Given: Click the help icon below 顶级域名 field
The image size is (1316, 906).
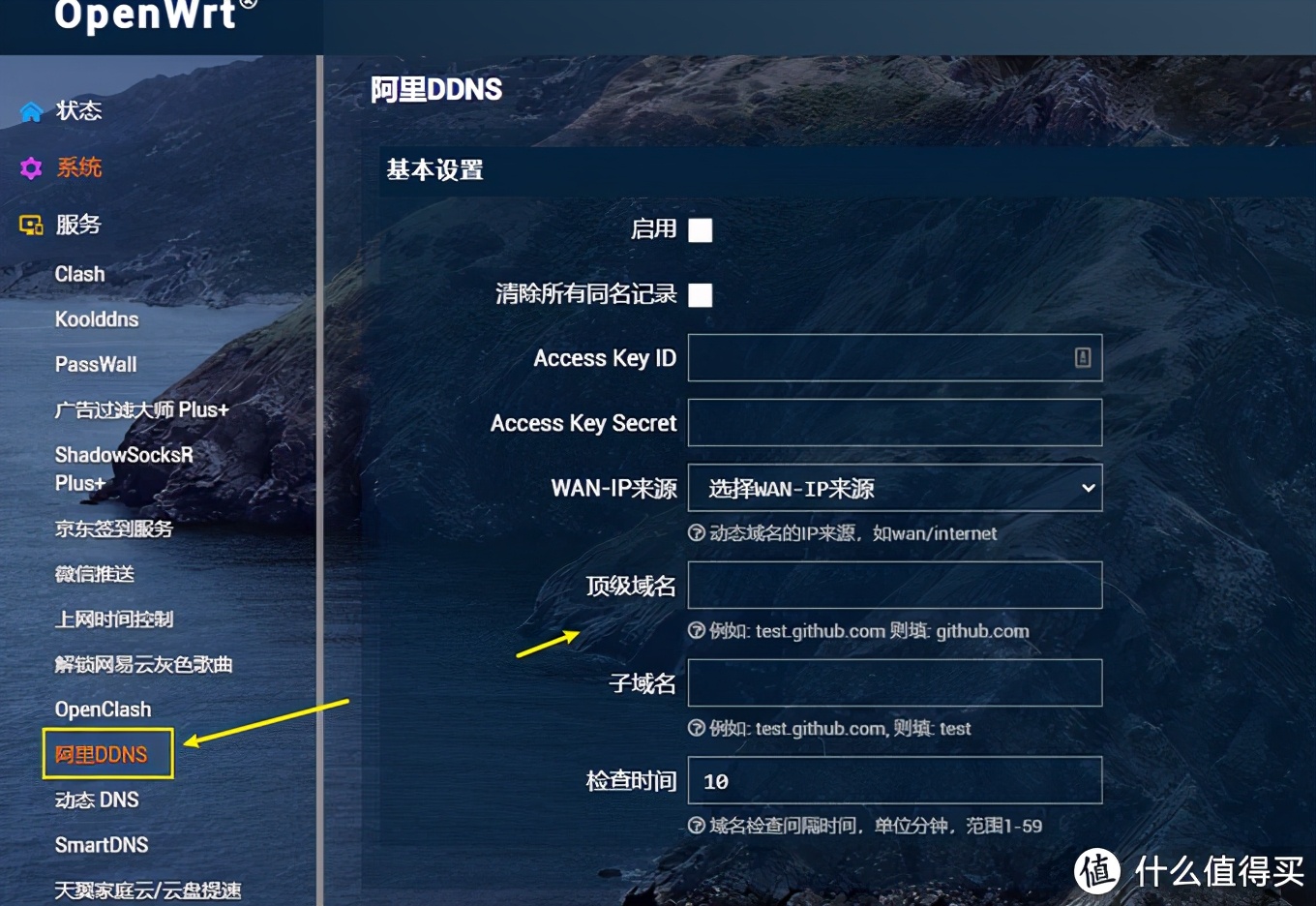Looking at the screenshot, I should click(x=697, y=631).
